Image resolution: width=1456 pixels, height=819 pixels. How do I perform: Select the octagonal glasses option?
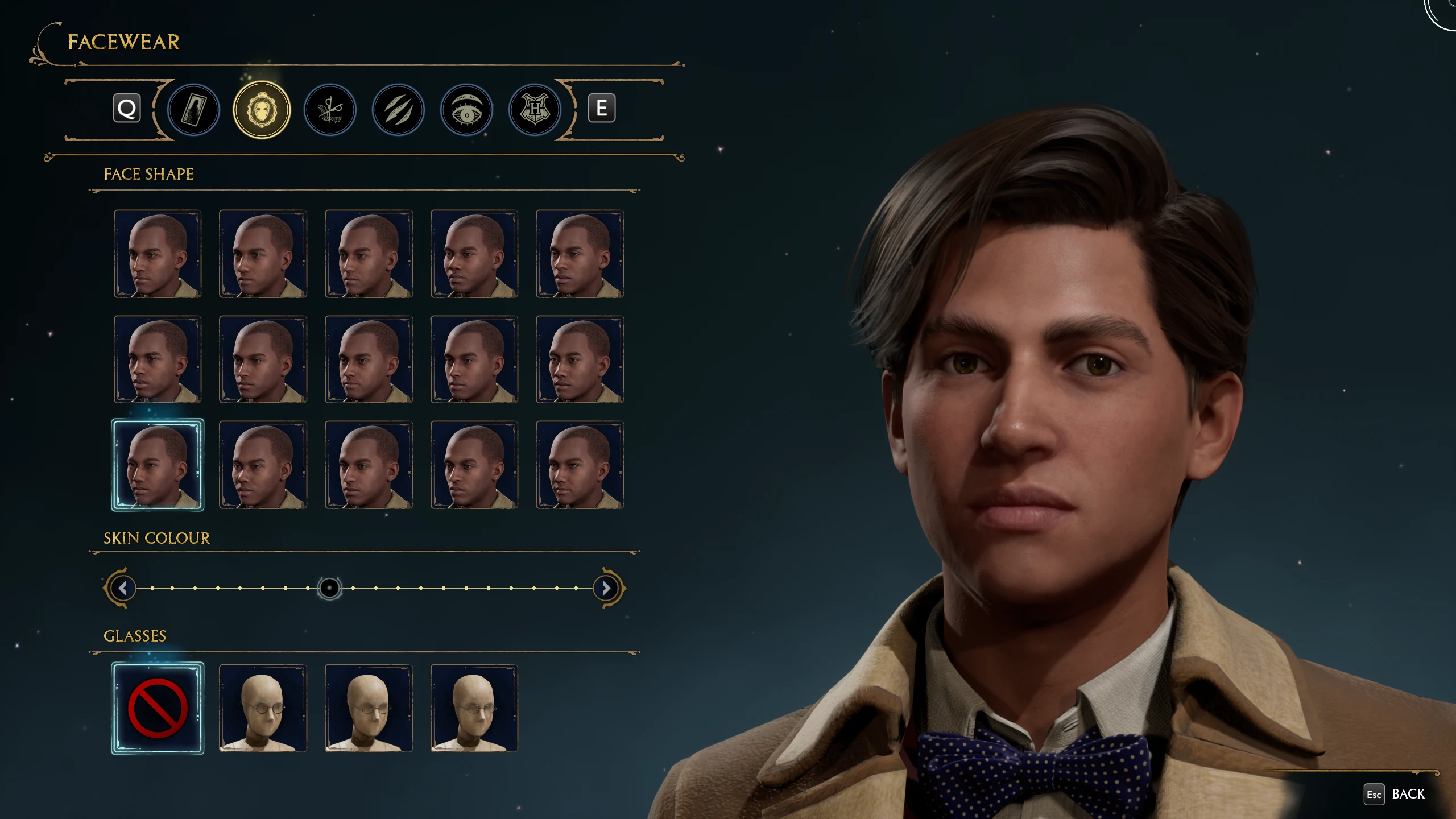click(474, 708)
